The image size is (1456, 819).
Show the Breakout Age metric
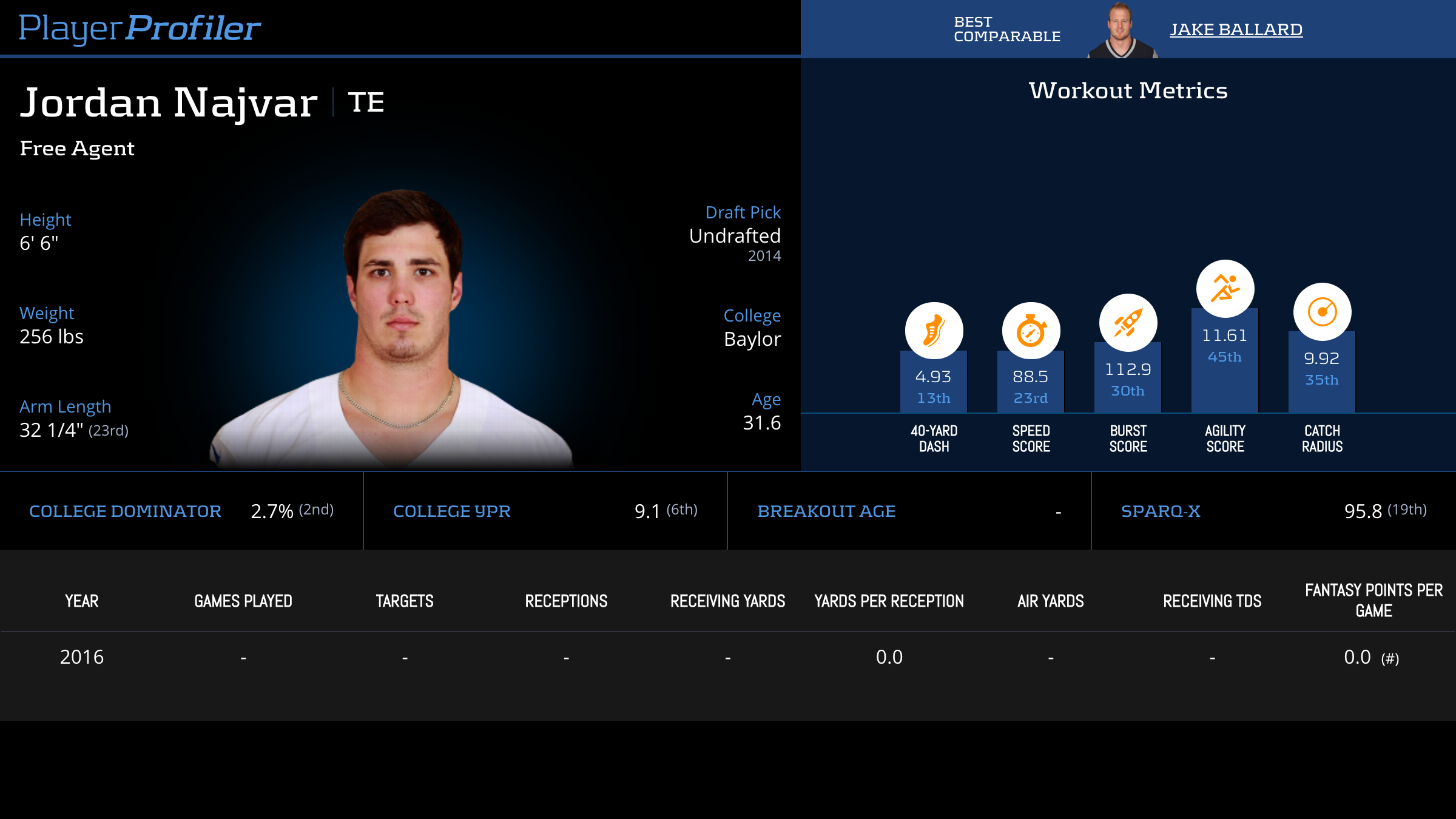[826, 511]
